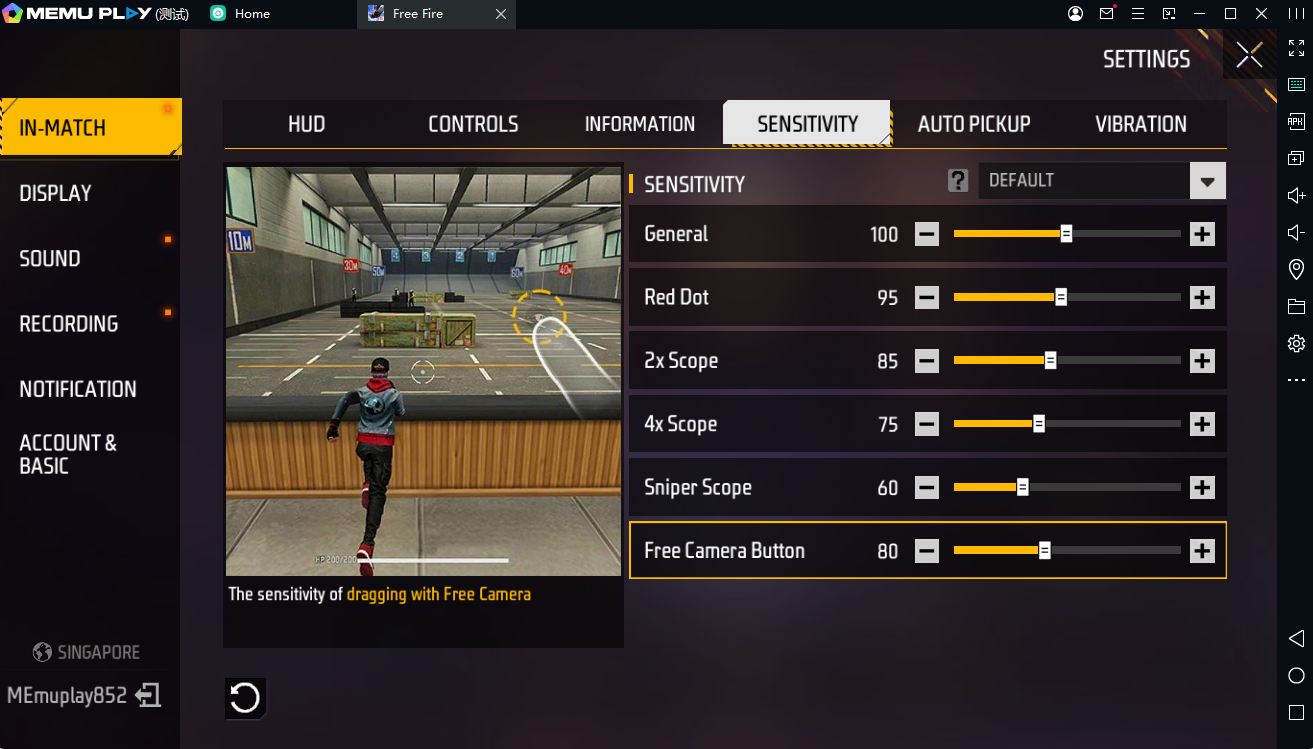The image size is (1313, 749).
Task: Select the Information tab
Action: click(x=639, y=124)
